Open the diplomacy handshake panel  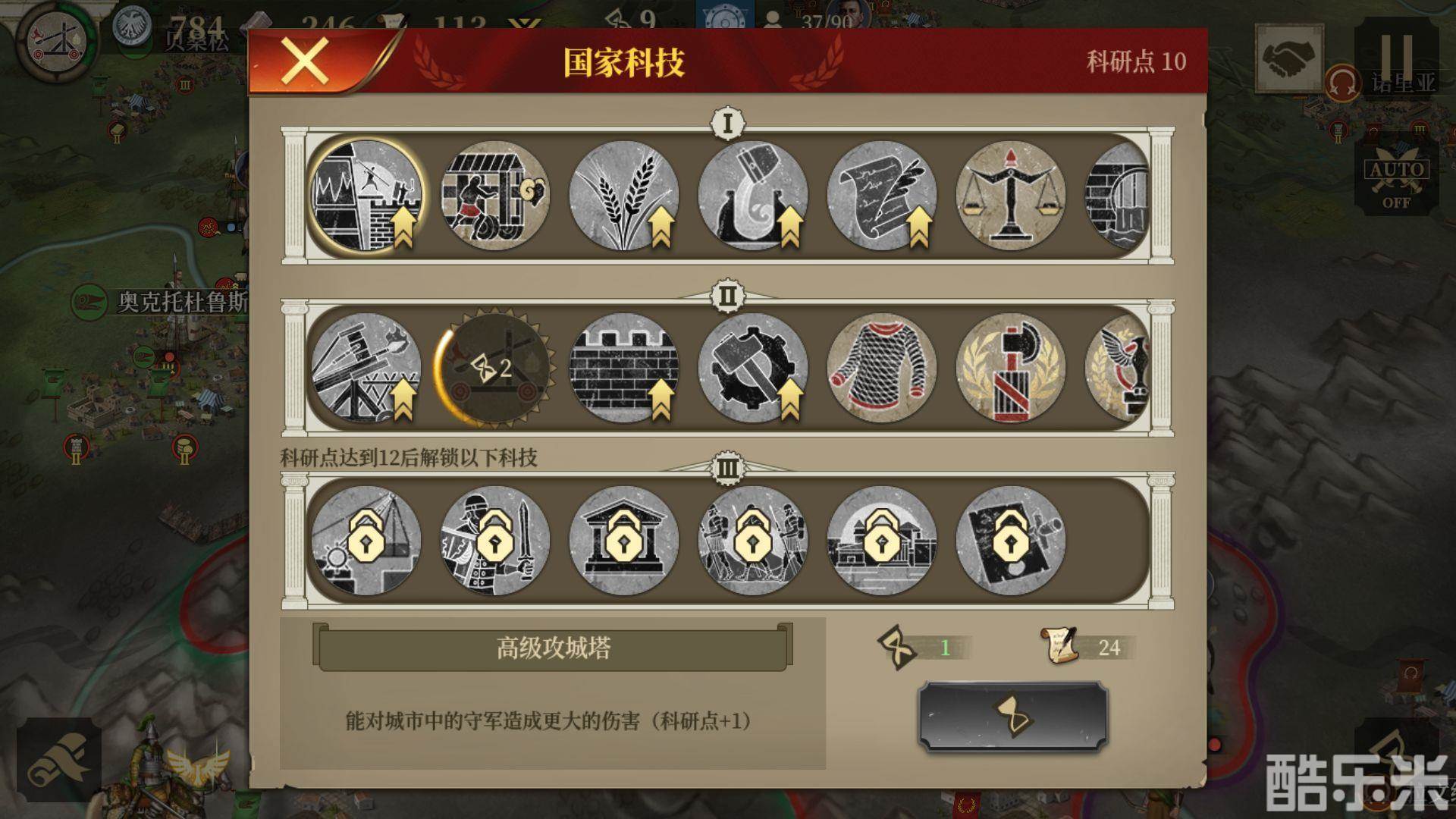(1289, 59)
